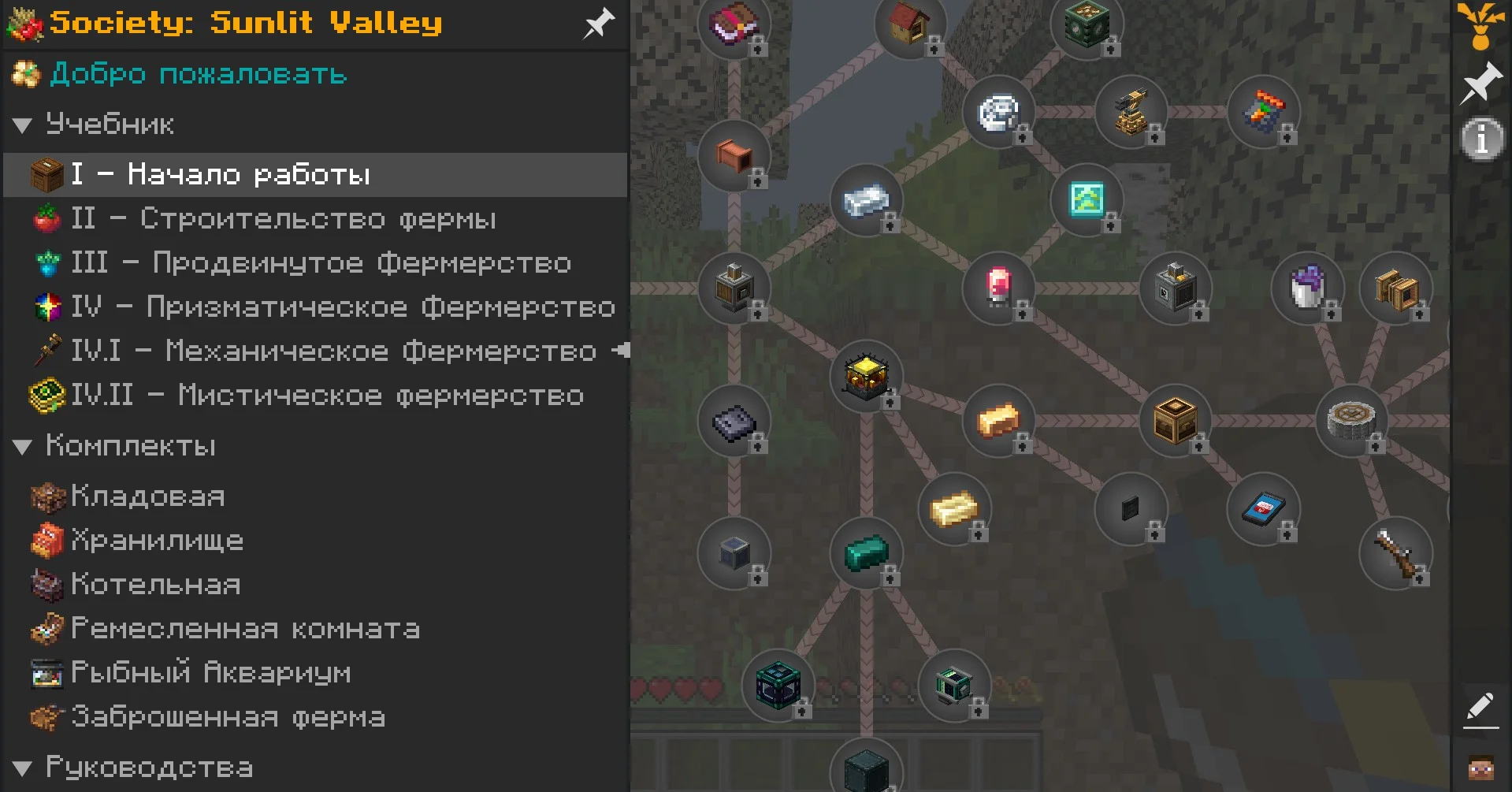Open the Кладовая bundle
The image size is (1512, 792).
[147, 496]
